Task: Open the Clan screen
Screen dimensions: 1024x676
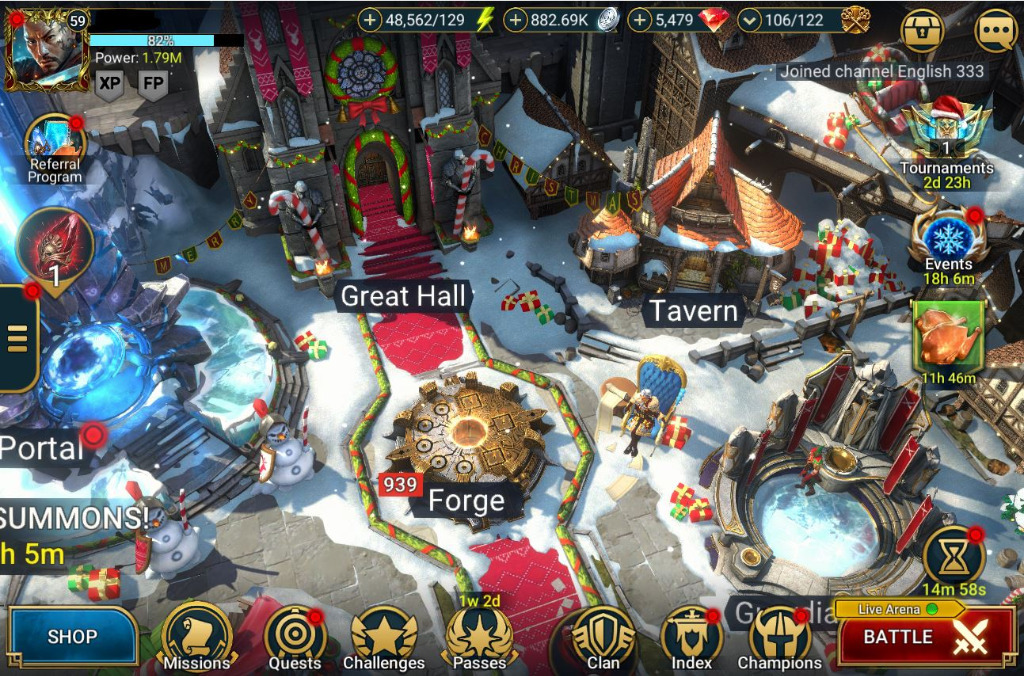Action: pyautogui.click(x=602, y=636)
